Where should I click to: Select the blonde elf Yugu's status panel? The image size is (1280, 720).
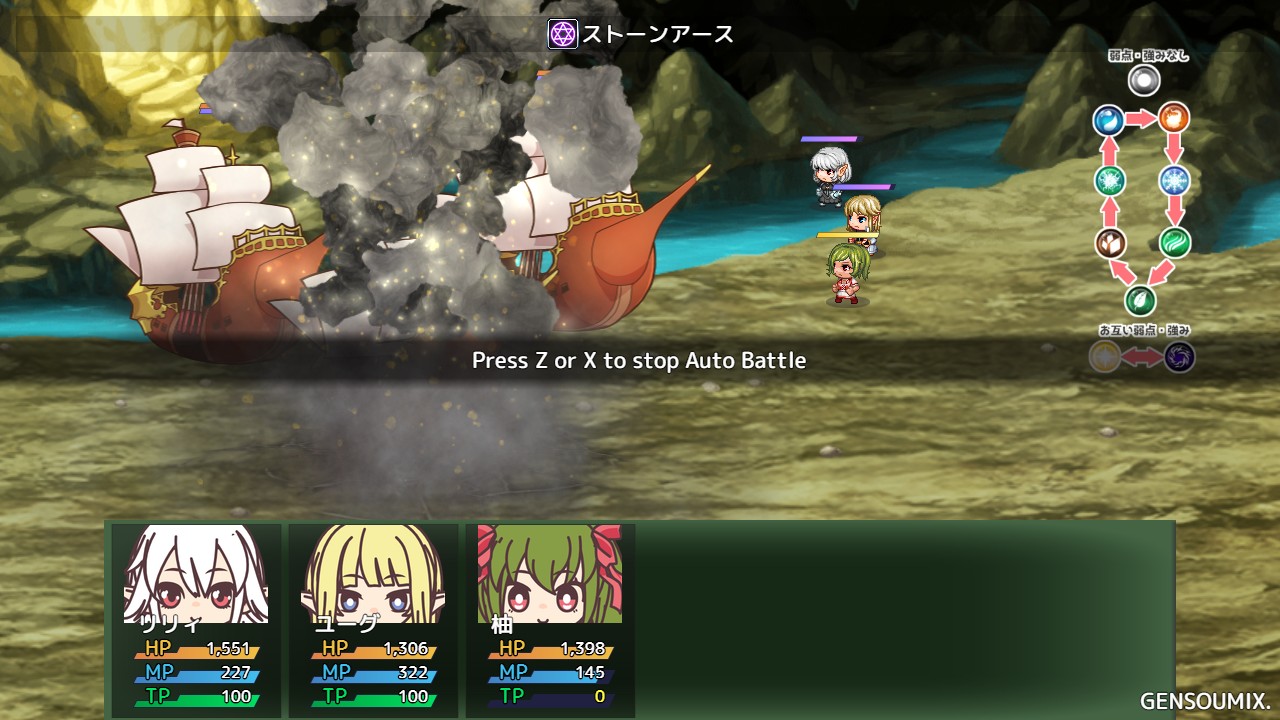(373, 619)
